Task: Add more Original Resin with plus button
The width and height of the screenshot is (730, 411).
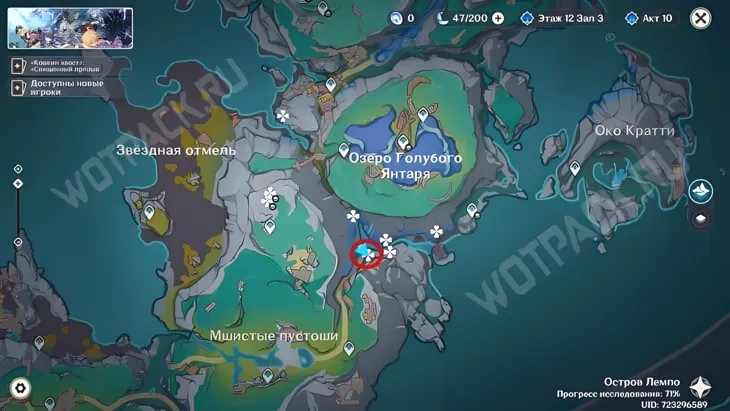Action: click(498, 18)
